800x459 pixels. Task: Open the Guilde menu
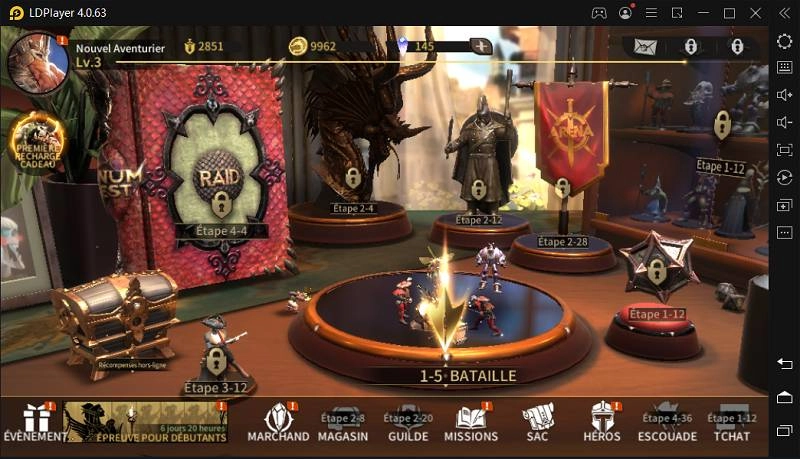click(408, 424)
